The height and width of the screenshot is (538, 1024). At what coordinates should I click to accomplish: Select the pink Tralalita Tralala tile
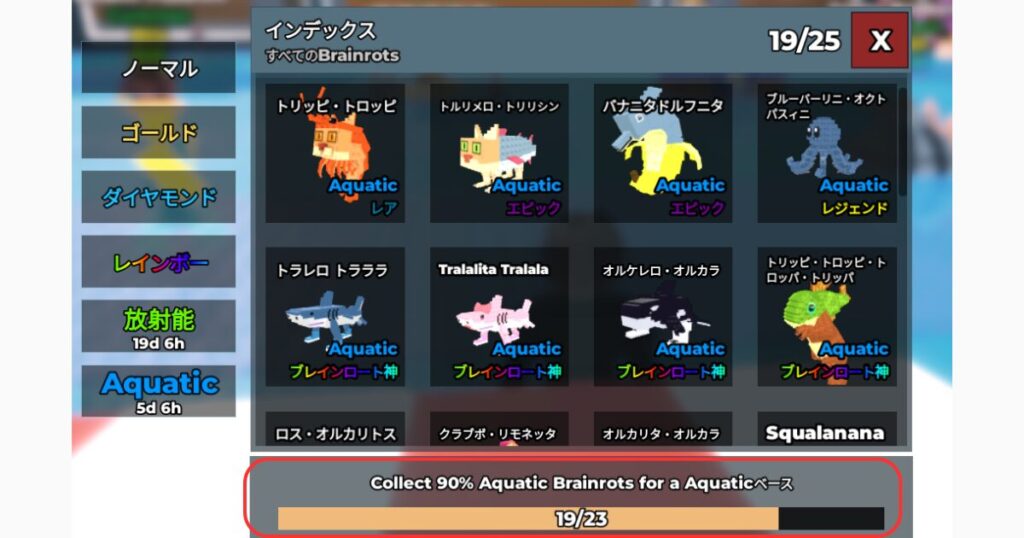[x=499, y=317]
